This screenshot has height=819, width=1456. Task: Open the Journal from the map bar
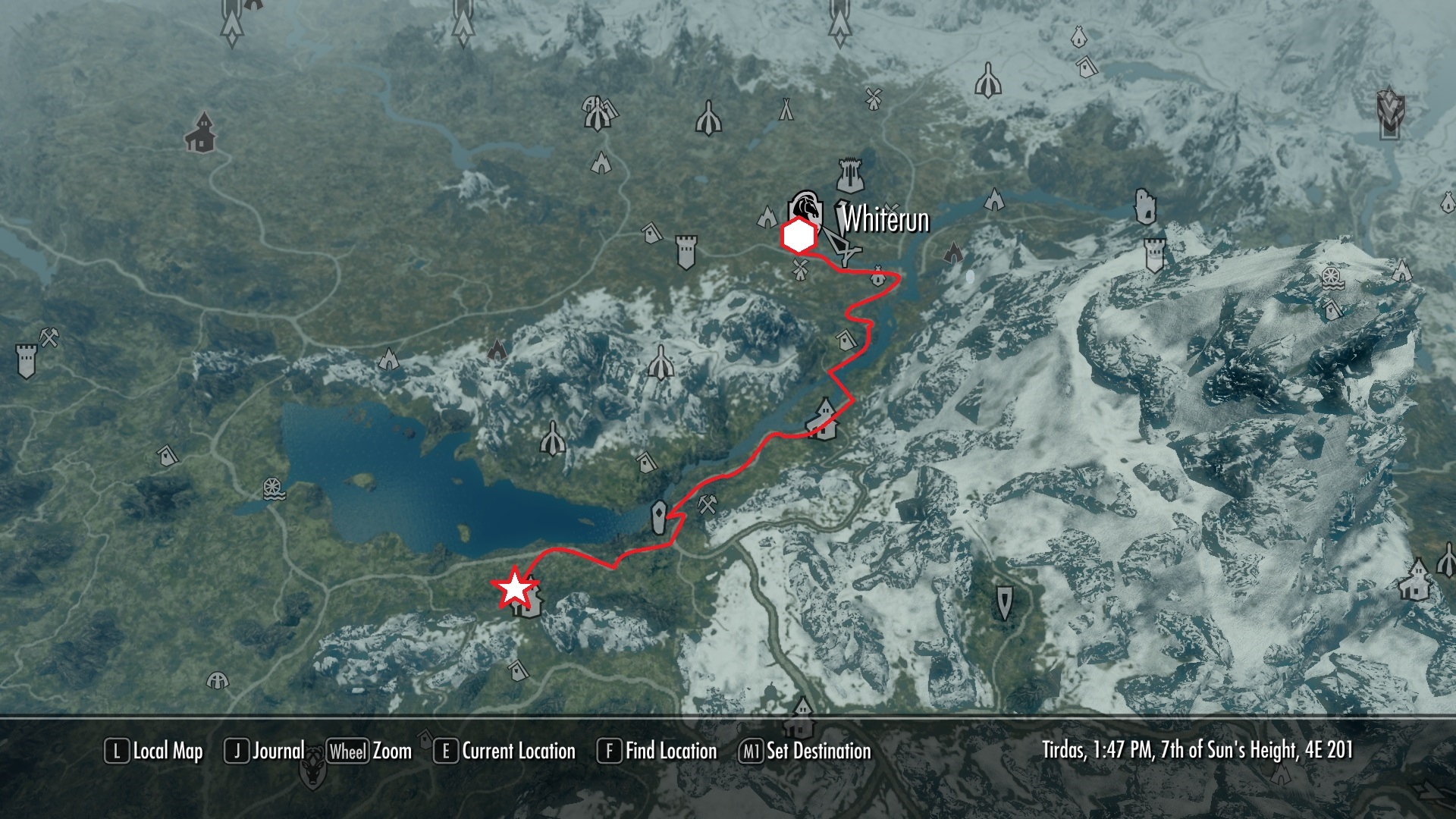click(x=265, y=752)
